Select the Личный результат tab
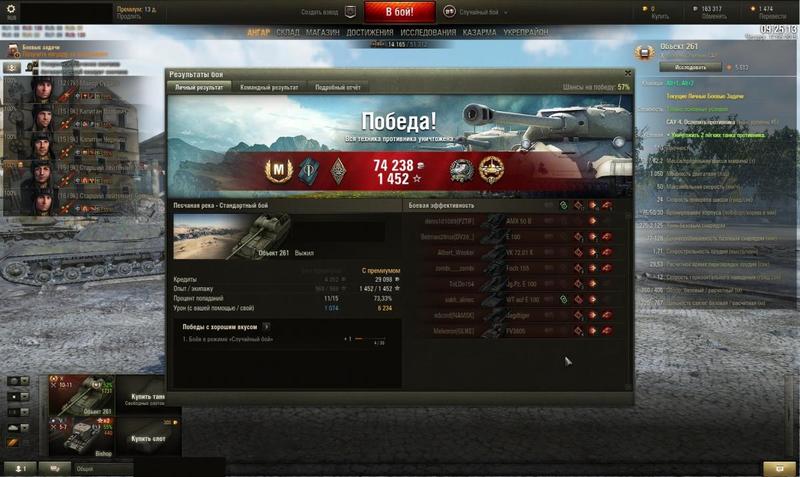The width and height of the screenshot is (800, 477). (x=200, y=88)
